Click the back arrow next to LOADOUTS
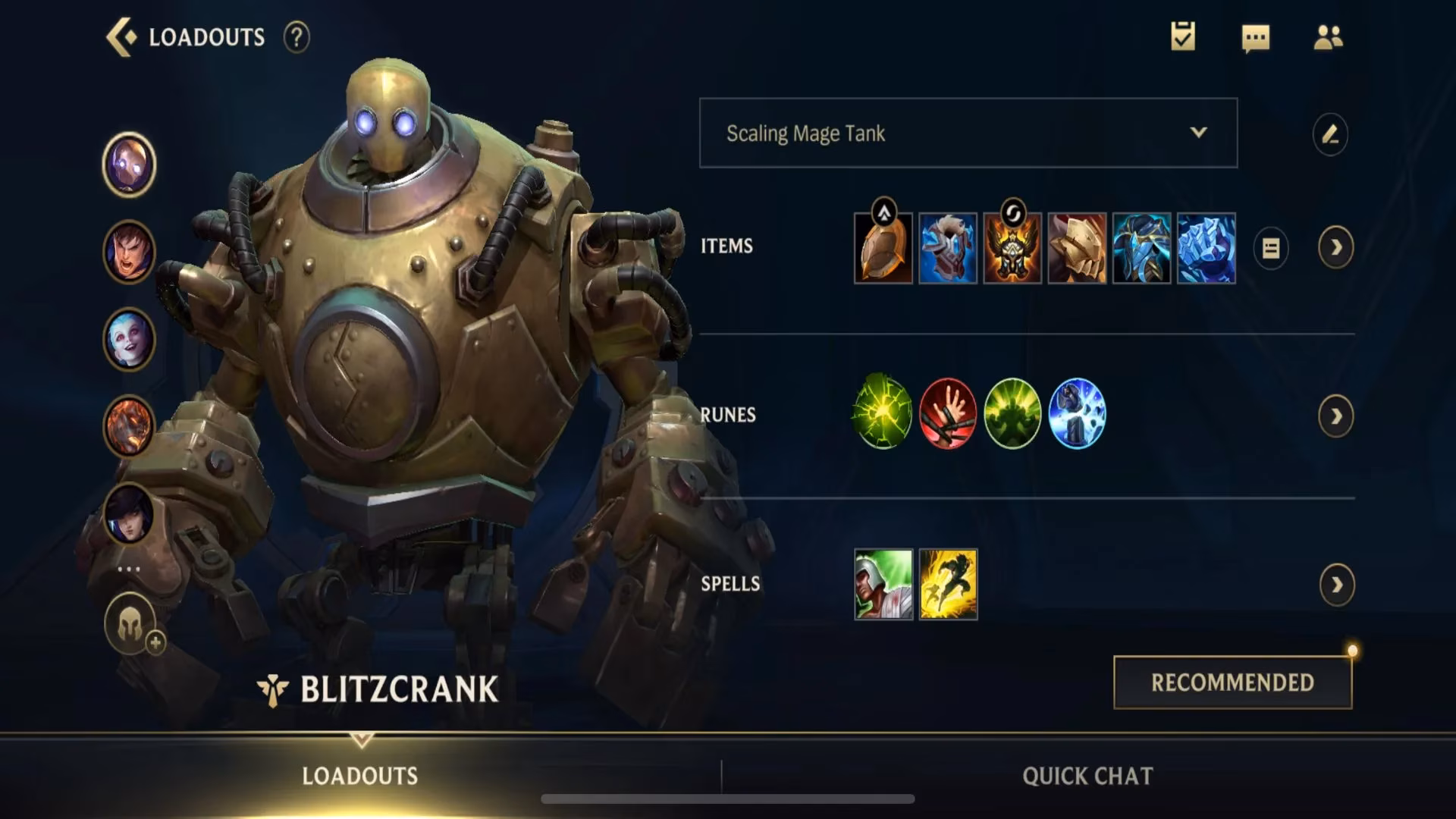 pyautogui.click(x=121, y=35)
